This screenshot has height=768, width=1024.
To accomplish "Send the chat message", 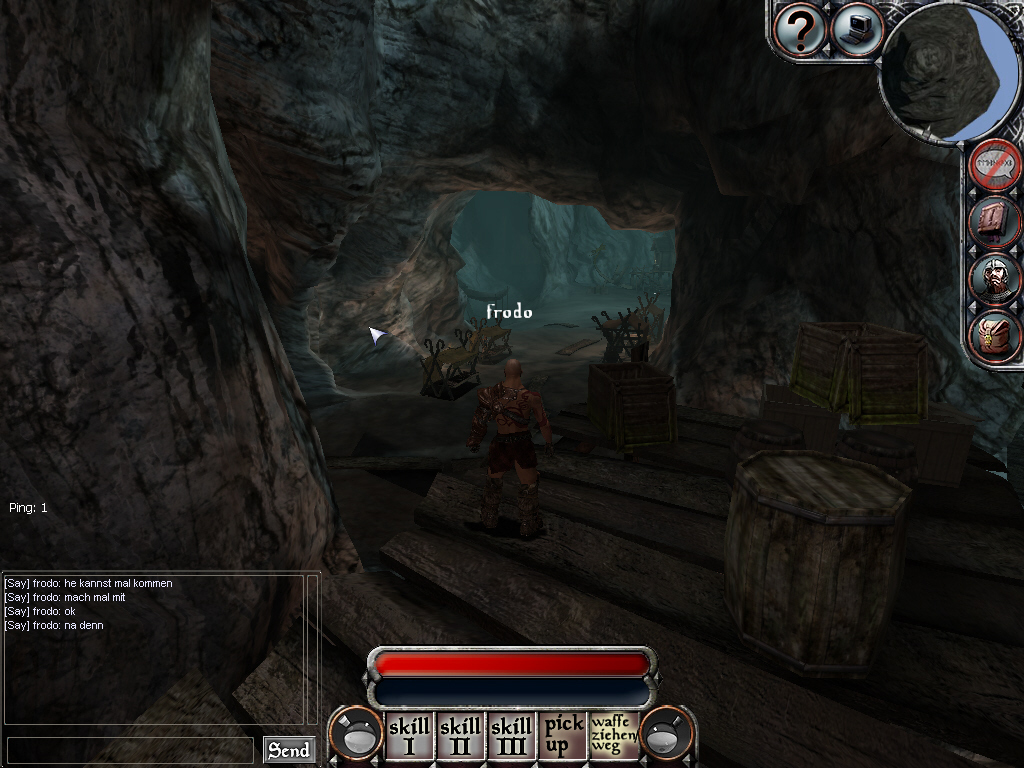I will coord(289,750).
